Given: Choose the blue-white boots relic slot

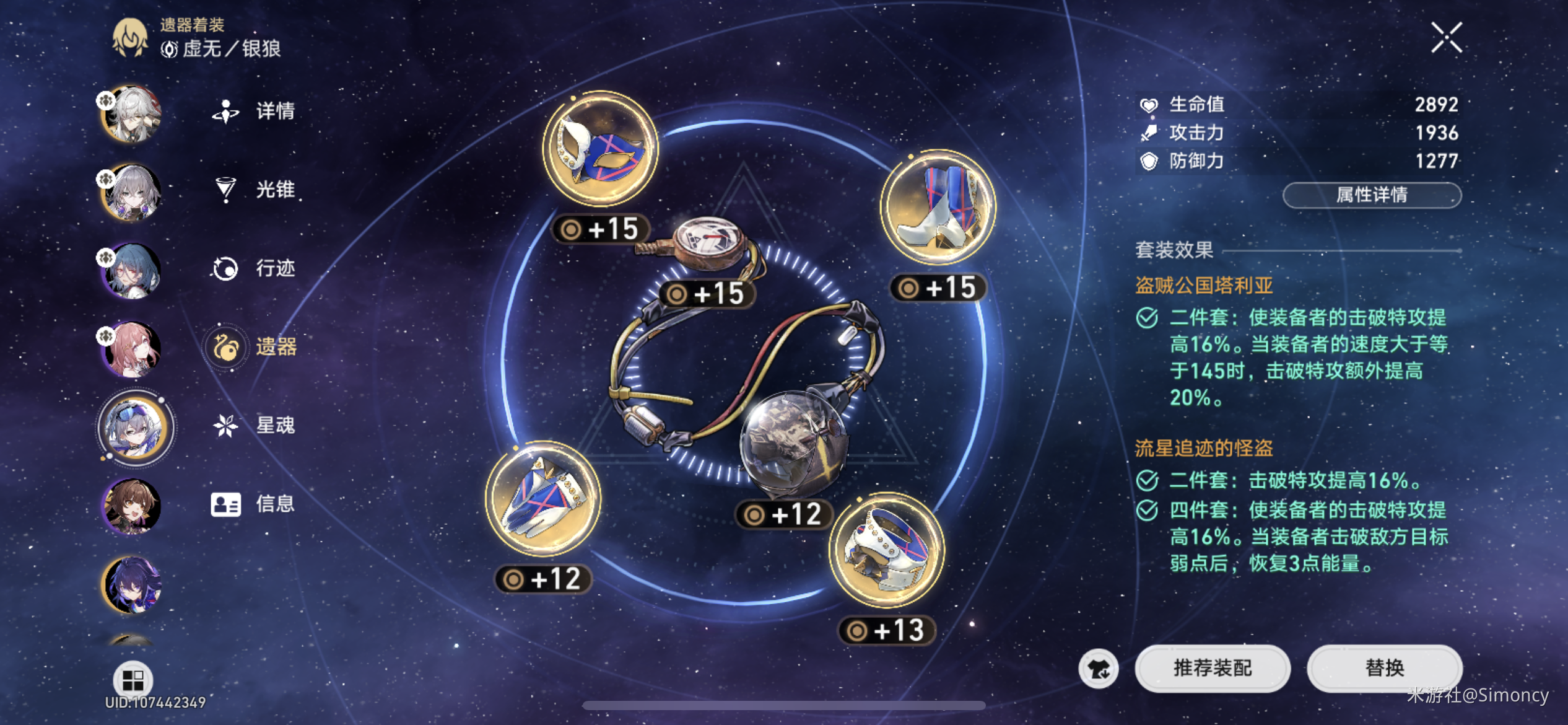Looking at the screenshot, I should pos(938,208).
